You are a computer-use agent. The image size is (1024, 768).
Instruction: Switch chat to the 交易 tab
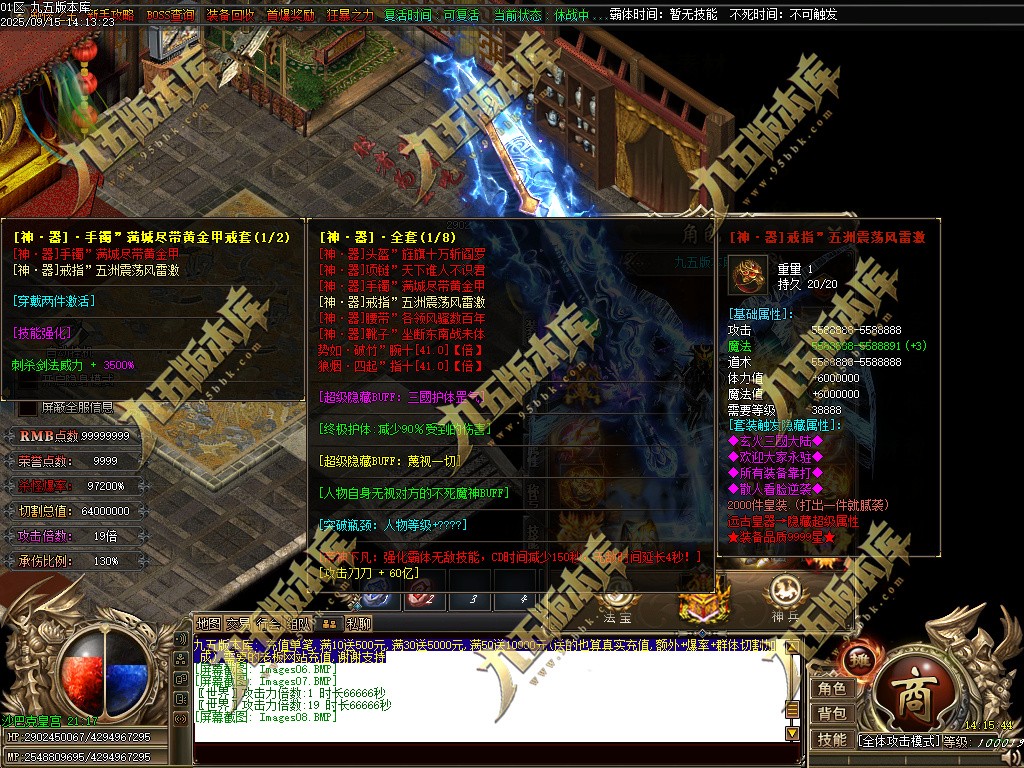(238, 624)
